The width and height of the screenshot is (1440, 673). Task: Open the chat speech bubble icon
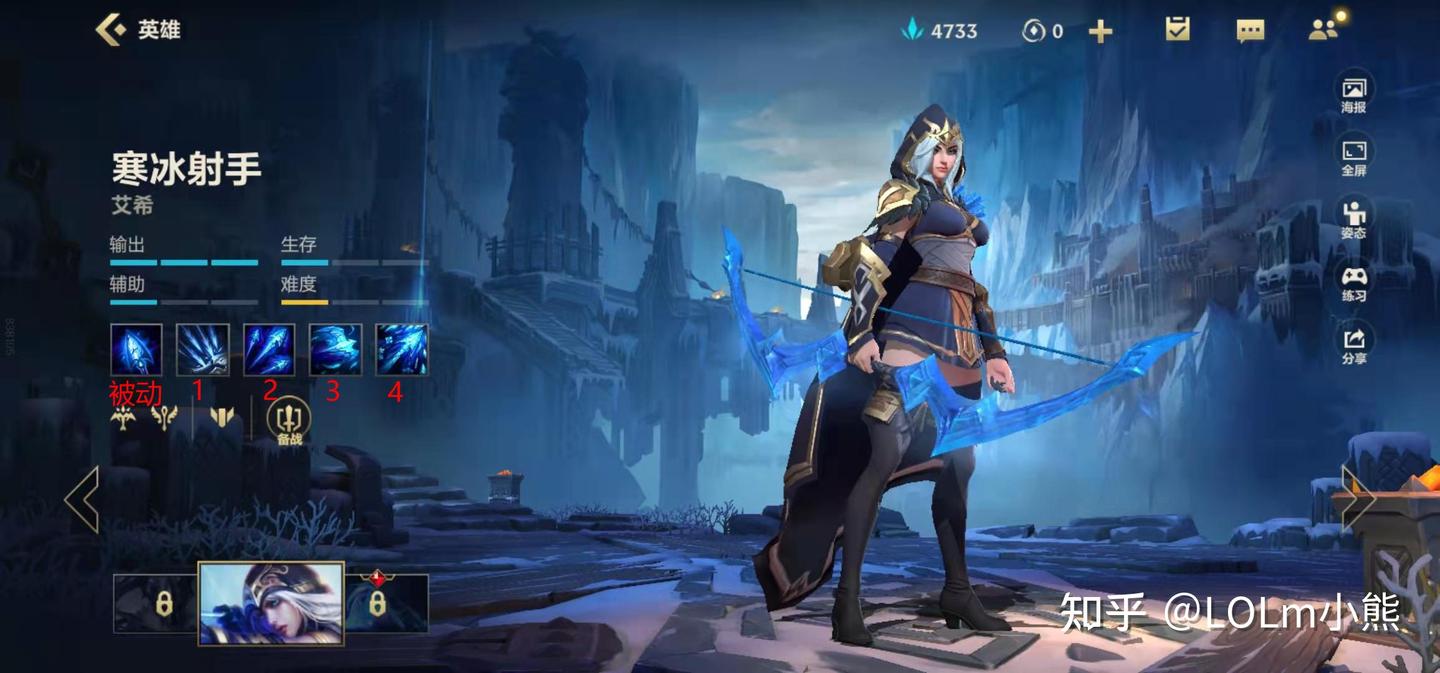point(1250,31)
